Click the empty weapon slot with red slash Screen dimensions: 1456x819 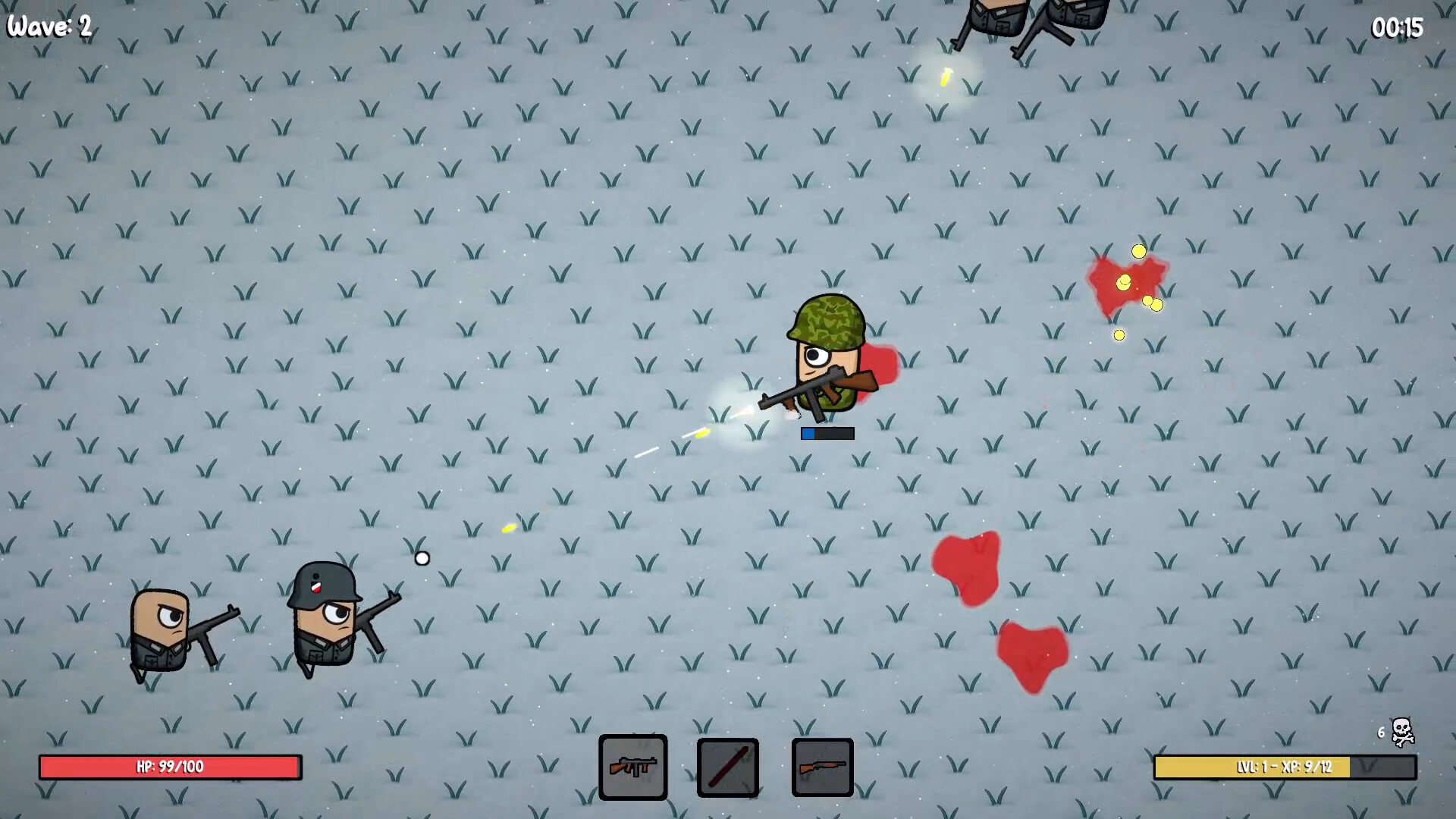click(727, 767)
